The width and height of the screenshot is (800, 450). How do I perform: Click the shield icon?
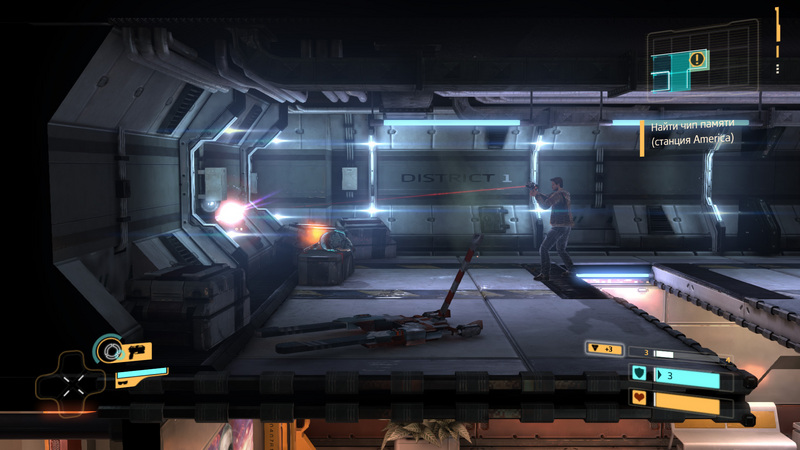click(x=639, y=375)
